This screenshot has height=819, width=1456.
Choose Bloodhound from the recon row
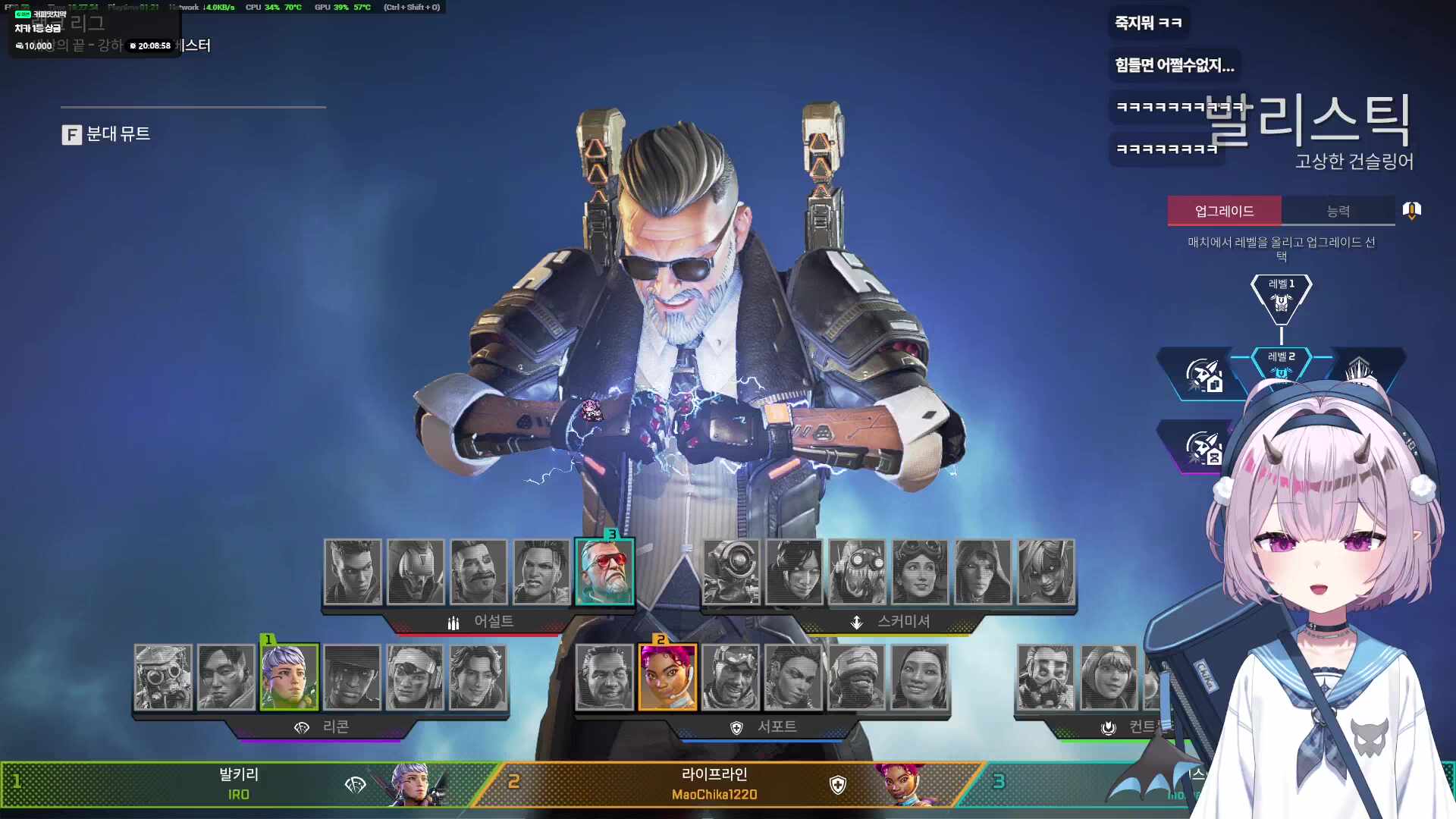[x=163, y=677]
